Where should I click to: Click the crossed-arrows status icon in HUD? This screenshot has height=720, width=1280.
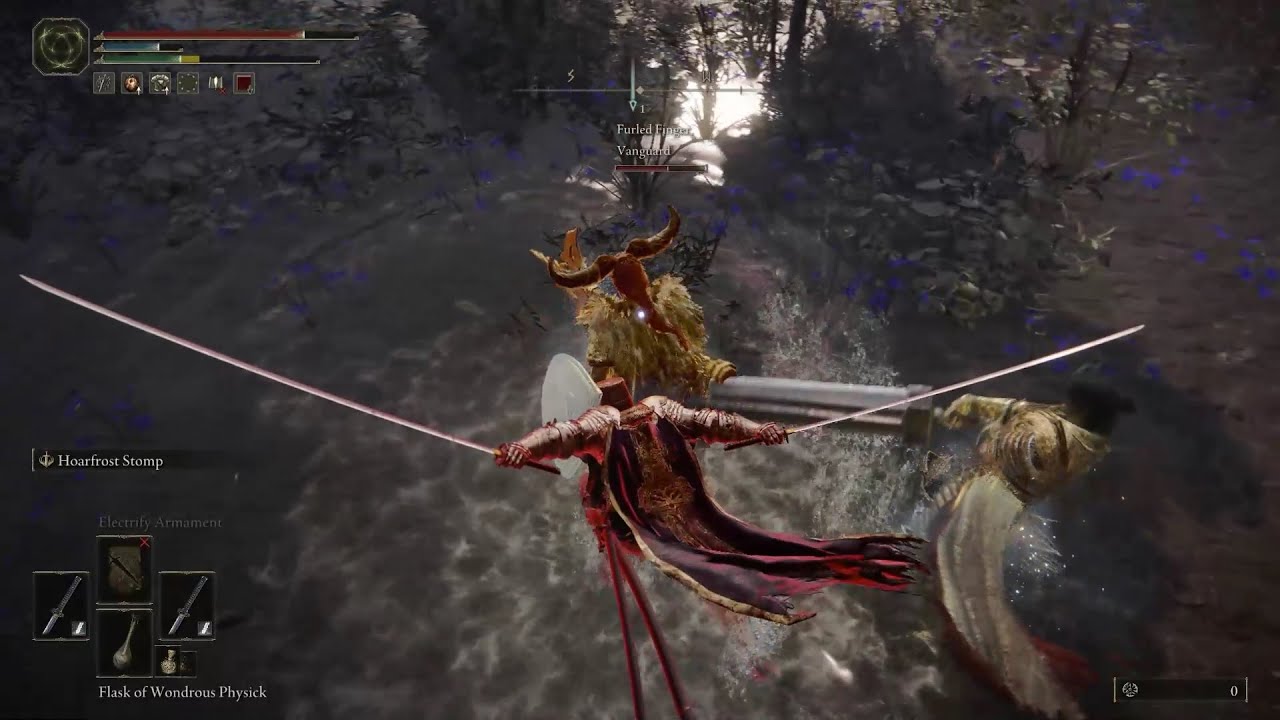pyautogui.click(x=104, y=83)
